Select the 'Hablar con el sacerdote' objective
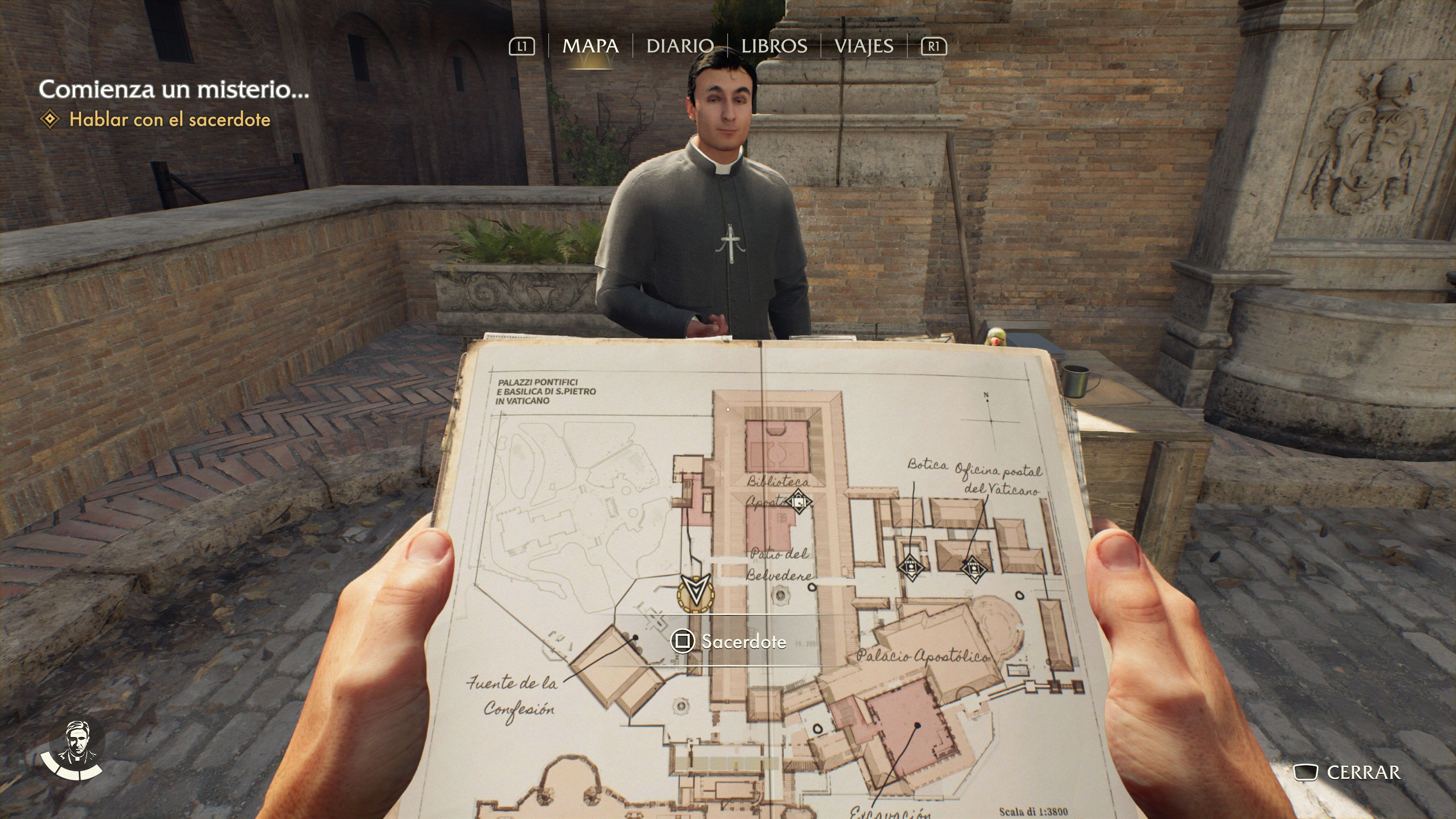Screen dimensions: 1456x819 [169, 120]
